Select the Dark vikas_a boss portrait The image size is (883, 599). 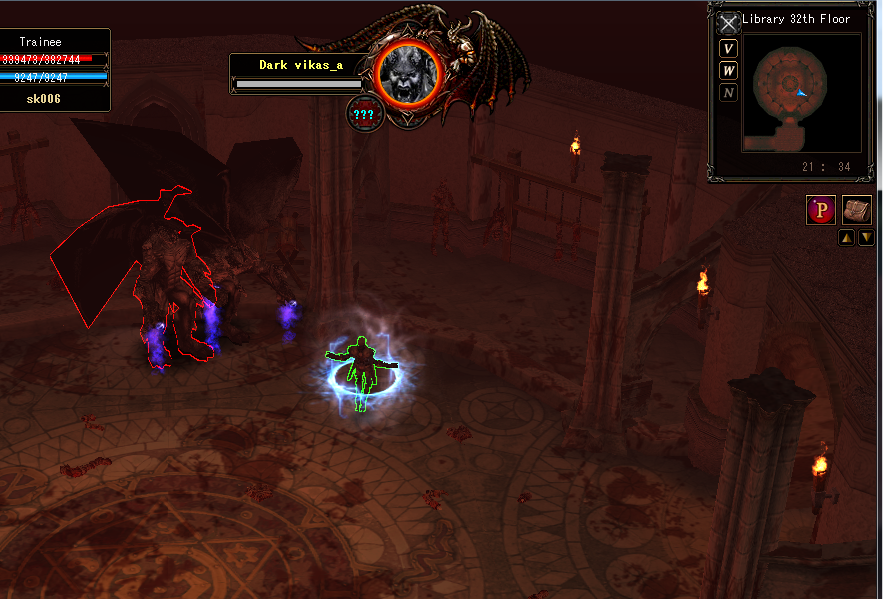tap(409, 72)
